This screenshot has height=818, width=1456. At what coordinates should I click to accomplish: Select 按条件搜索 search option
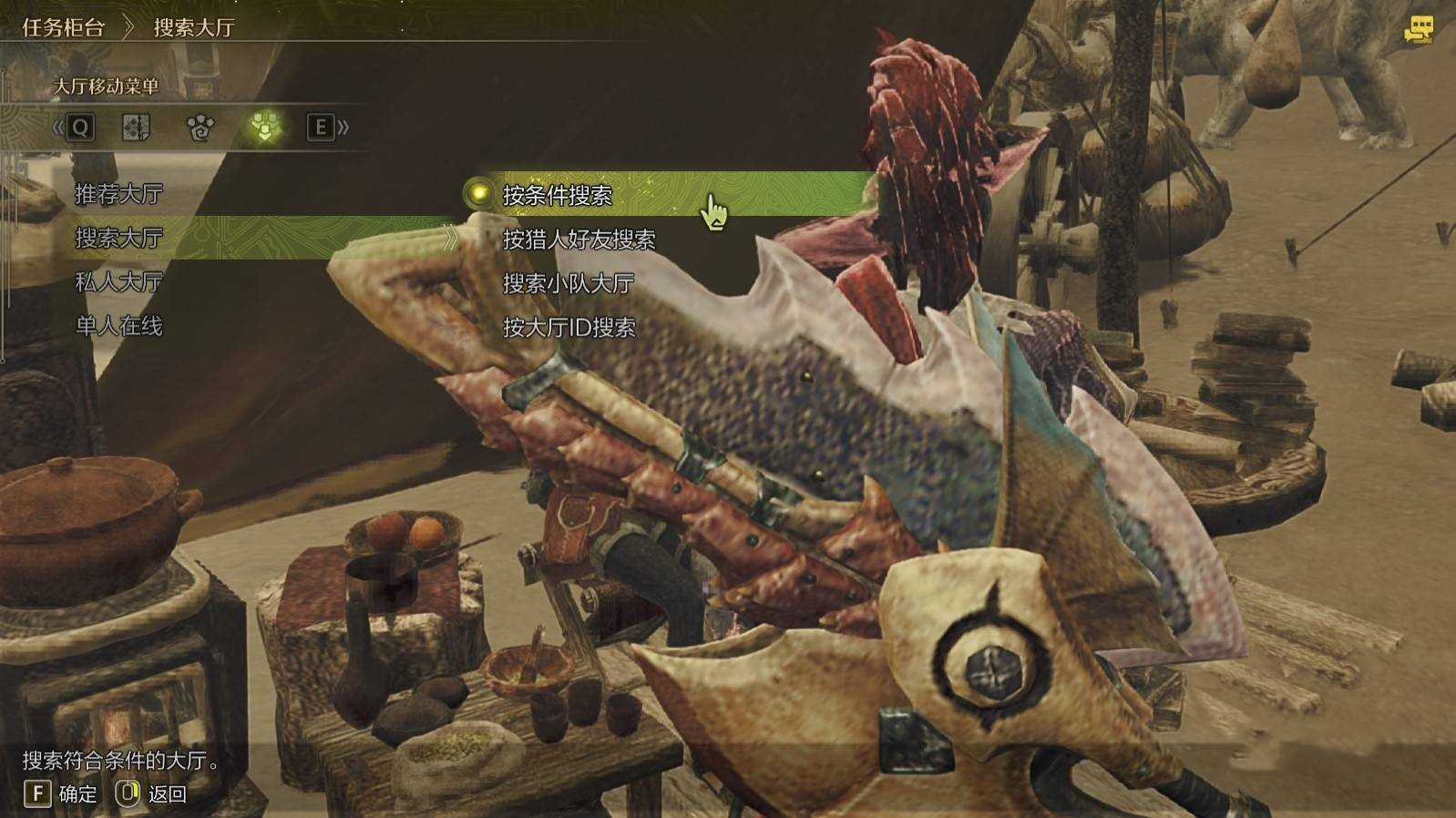coord(557,195)
